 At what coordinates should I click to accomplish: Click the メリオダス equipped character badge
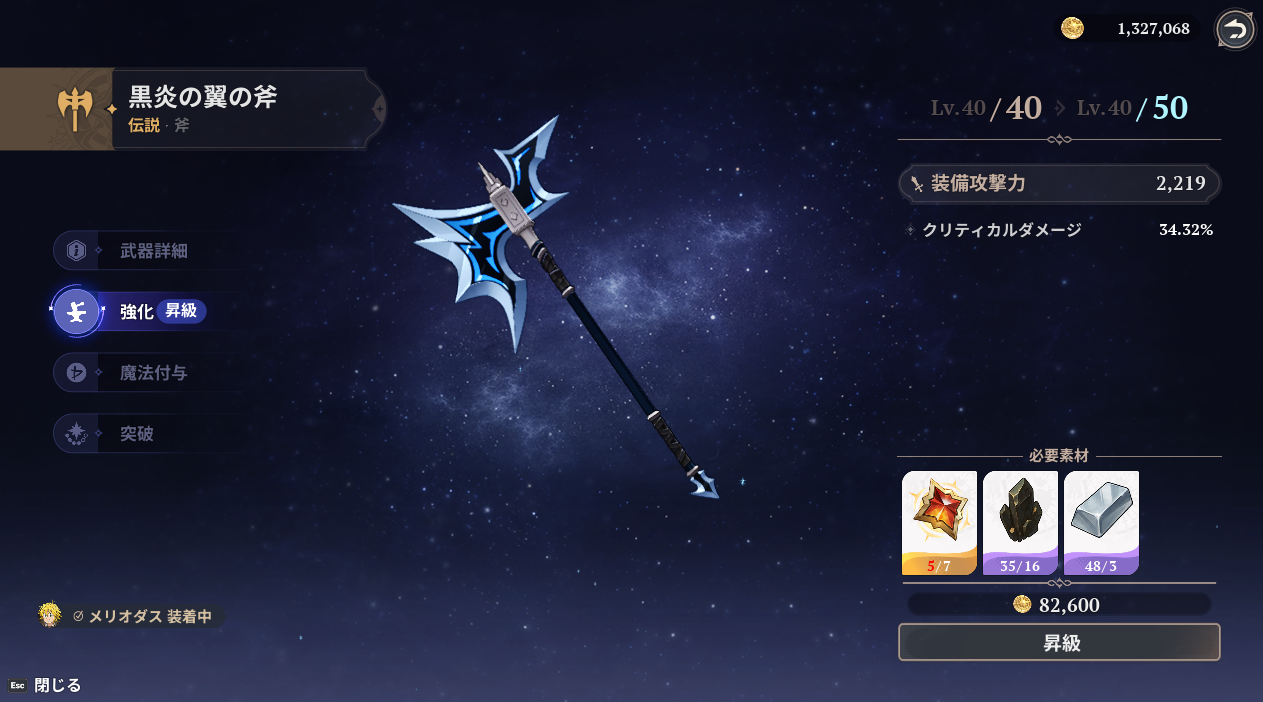point(130,616)
